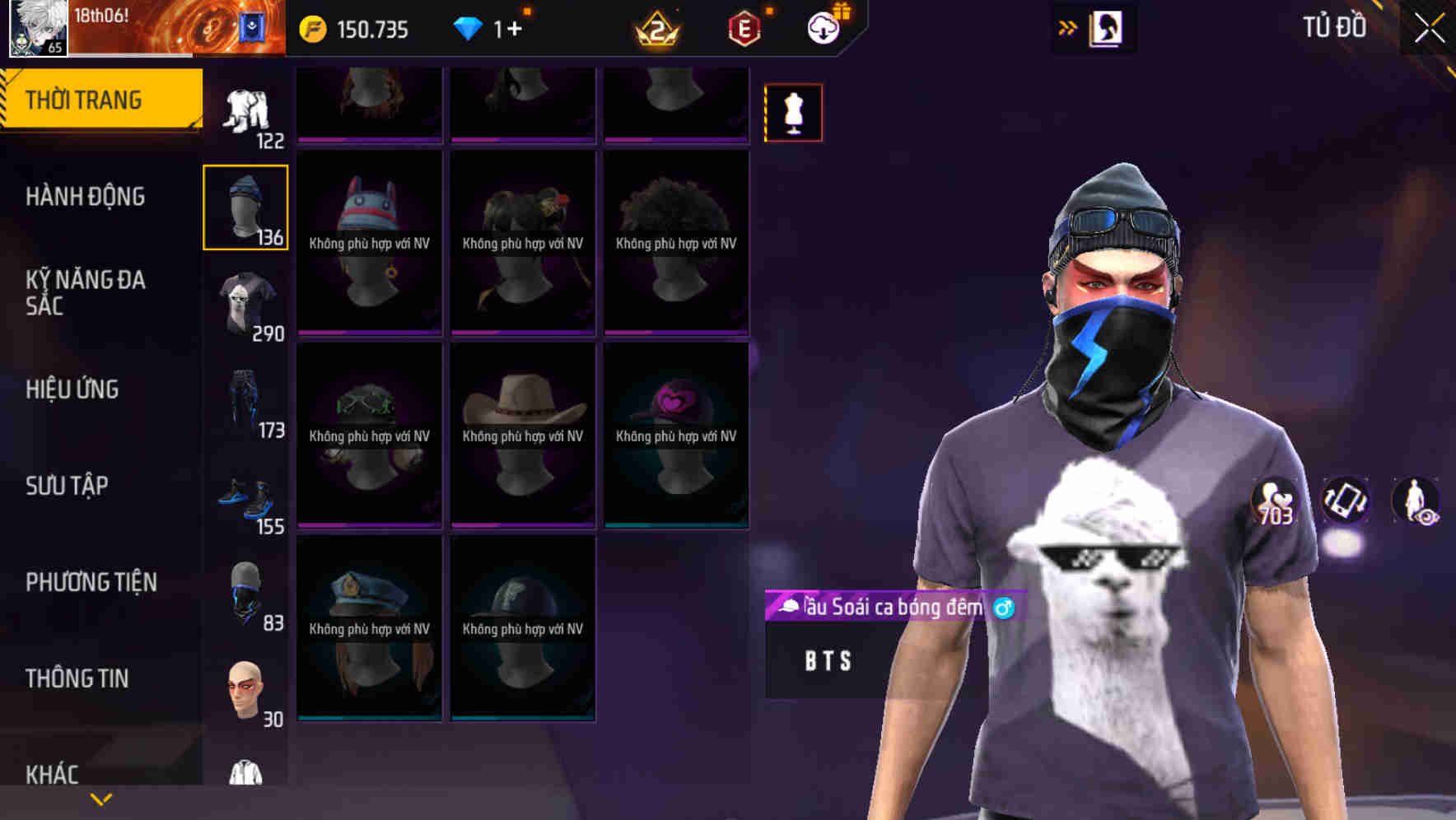This screenshot has height=820, width=1456.
Task: Open the TỦ ĐỒ label
Action: click(x=1334, y=27)
